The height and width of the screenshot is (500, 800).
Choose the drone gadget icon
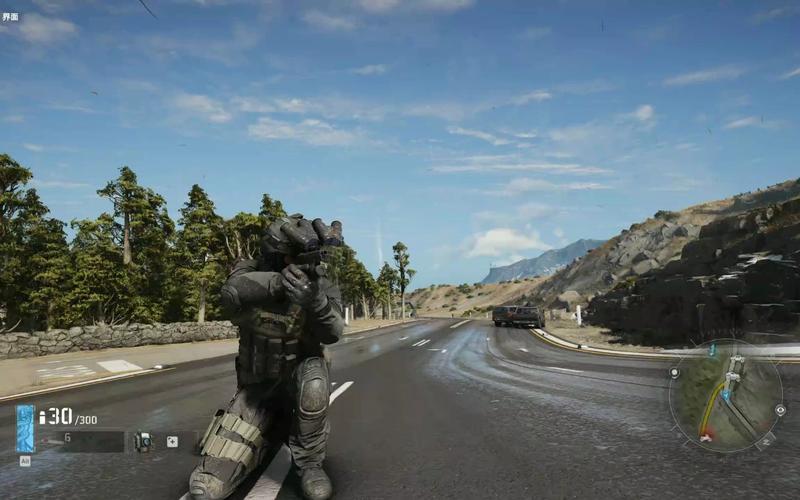(x=142, y=440)
